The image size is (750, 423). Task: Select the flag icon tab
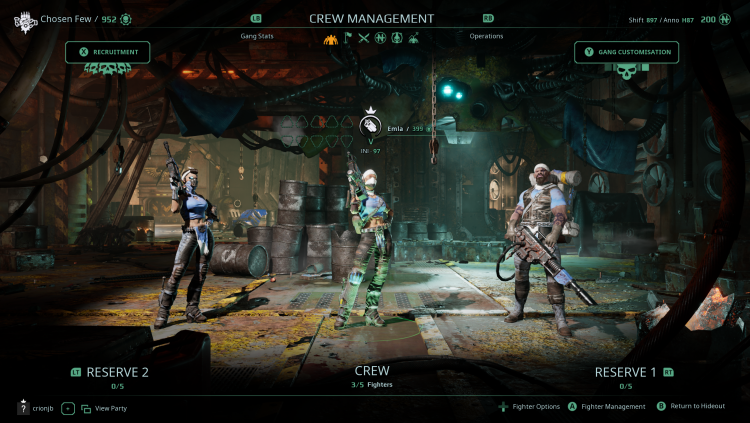click(348, 39)
